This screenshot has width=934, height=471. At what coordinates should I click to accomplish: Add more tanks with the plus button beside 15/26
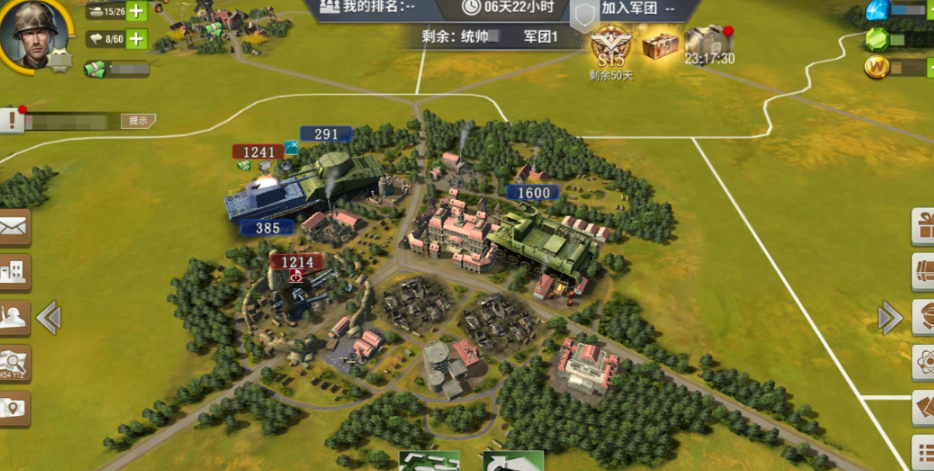coord(135,12)
